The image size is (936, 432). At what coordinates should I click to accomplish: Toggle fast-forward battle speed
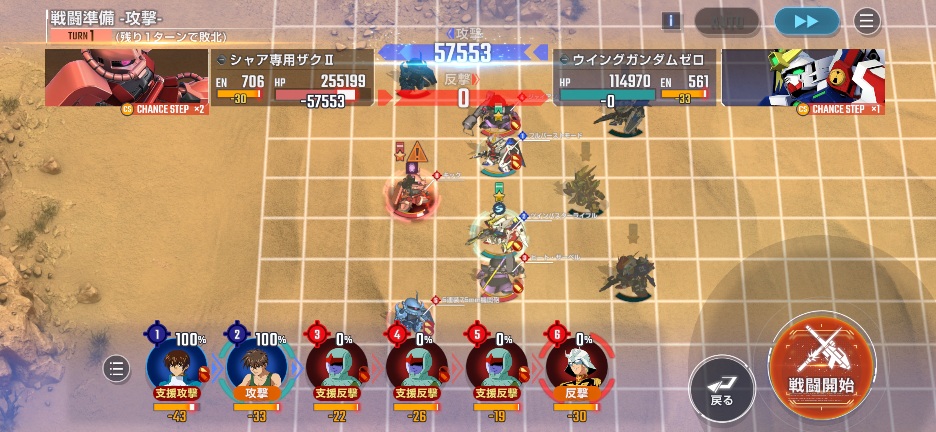[806, 21]
